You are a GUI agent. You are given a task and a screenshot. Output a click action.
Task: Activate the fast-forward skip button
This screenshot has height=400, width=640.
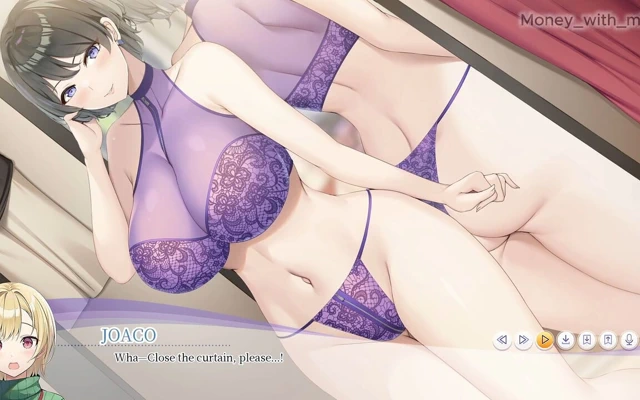(x=523, y=341)
